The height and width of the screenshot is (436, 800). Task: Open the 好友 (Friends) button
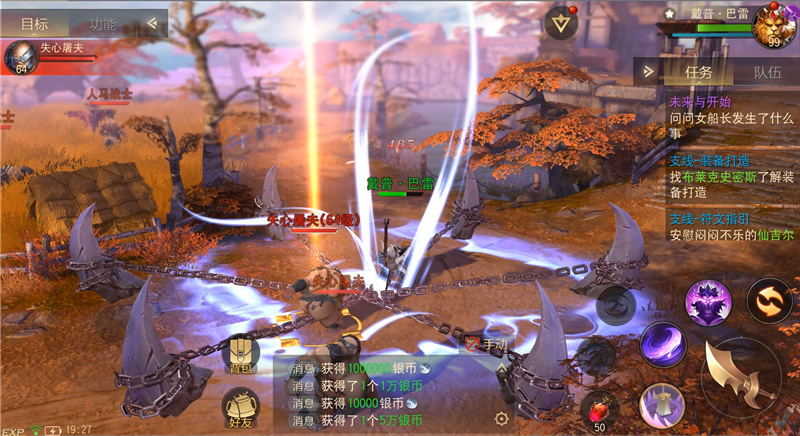point(240,409)
